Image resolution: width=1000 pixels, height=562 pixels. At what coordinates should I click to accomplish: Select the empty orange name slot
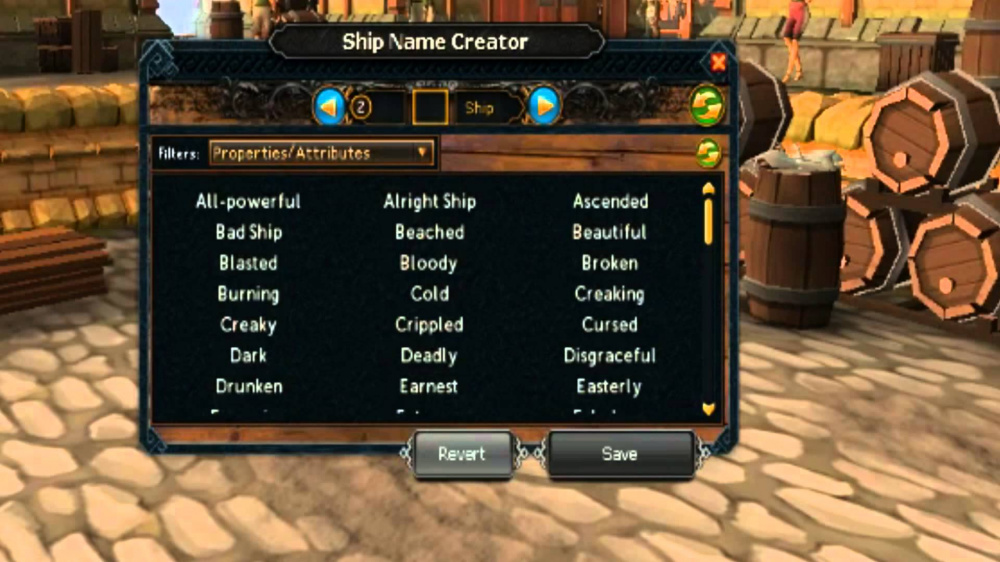click(430, 107)
